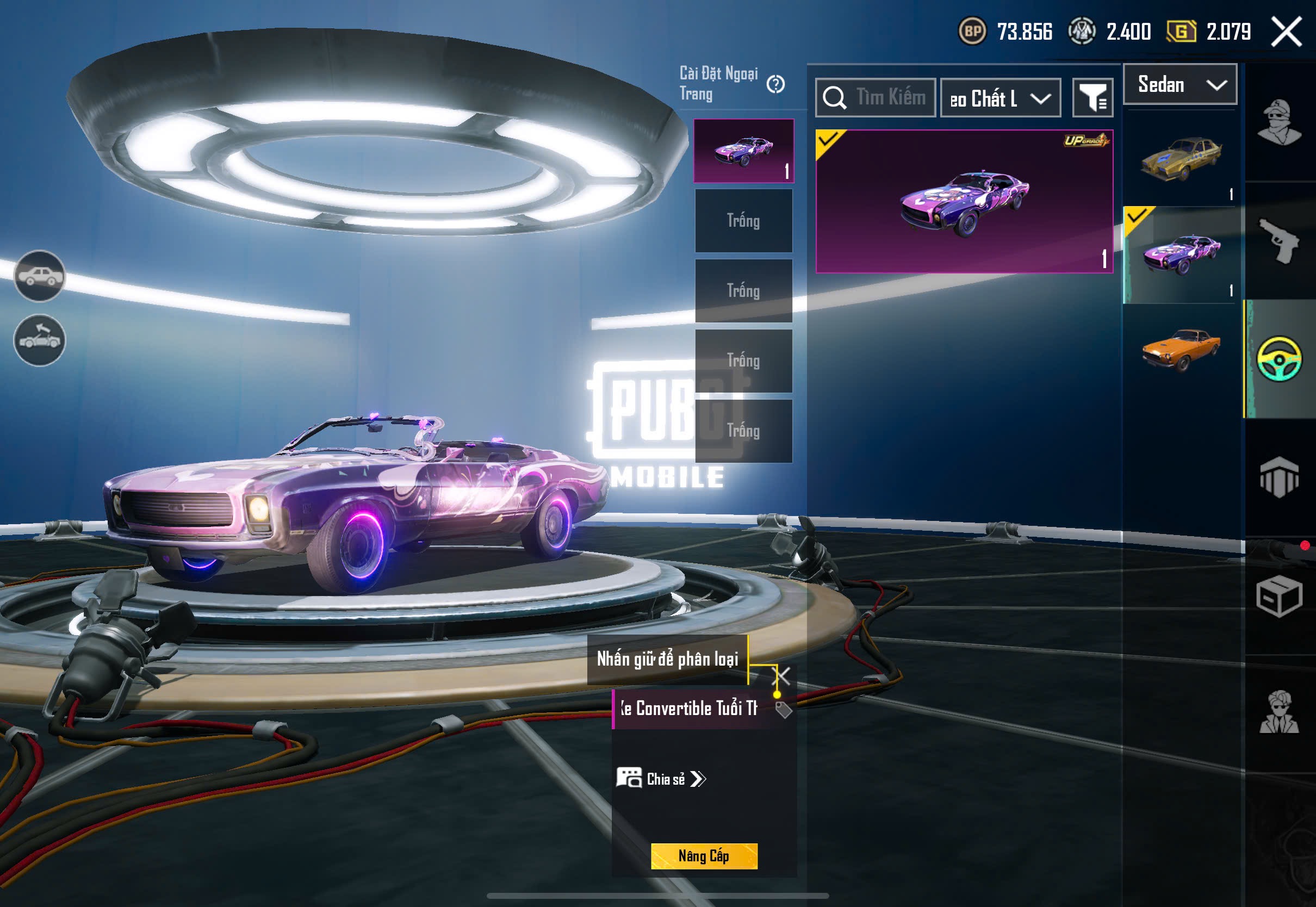
Task: Toggle the car view button
Action: pyautogui.click(x=39, y=276)
